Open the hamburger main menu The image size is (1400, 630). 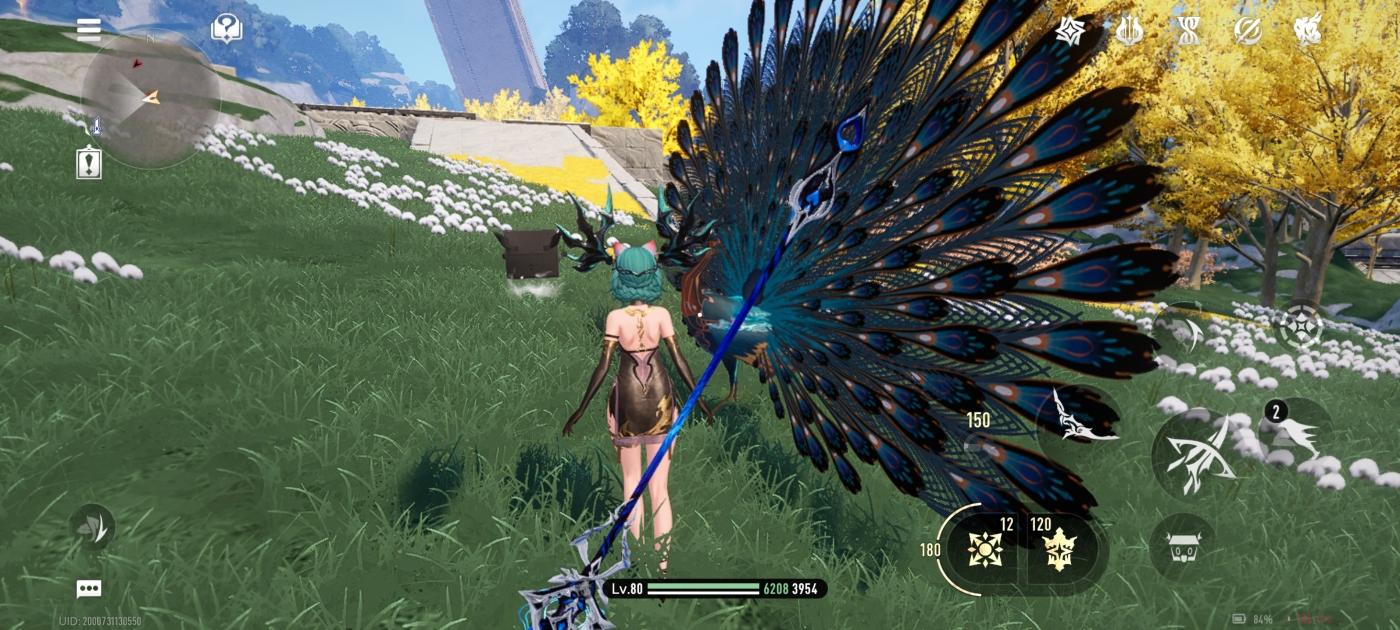89,28
